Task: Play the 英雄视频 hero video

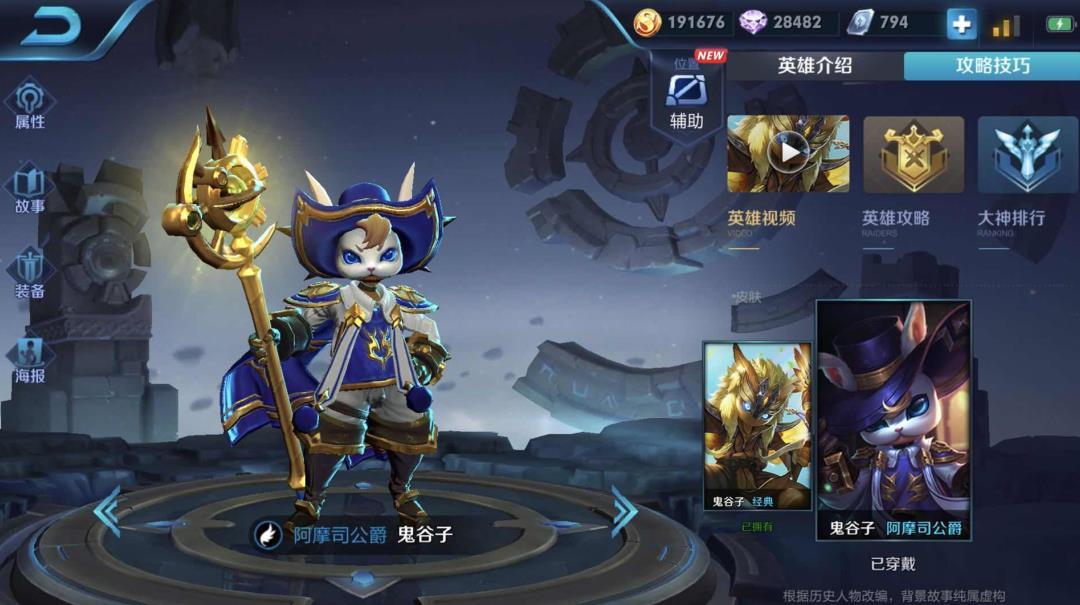Action: [x=788, y=154]
